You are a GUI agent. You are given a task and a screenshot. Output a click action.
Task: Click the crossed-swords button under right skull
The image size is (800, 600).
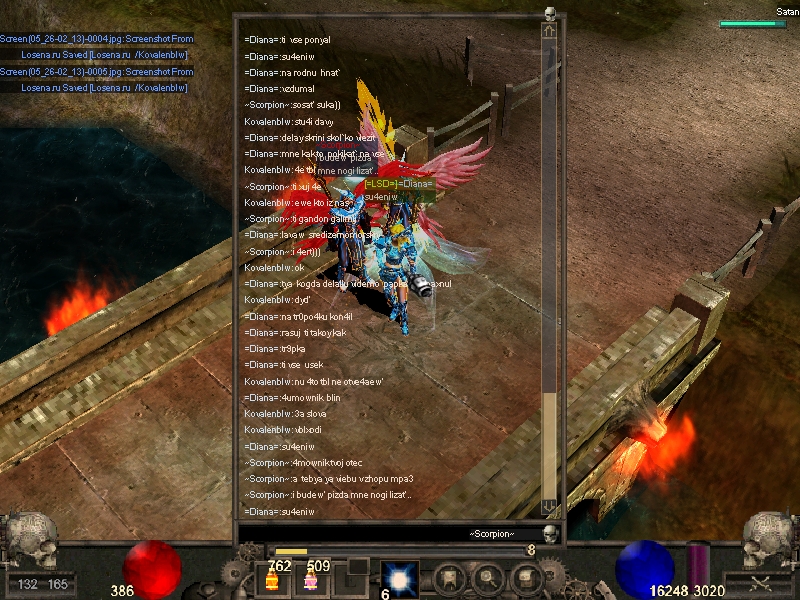pos(761,582)
